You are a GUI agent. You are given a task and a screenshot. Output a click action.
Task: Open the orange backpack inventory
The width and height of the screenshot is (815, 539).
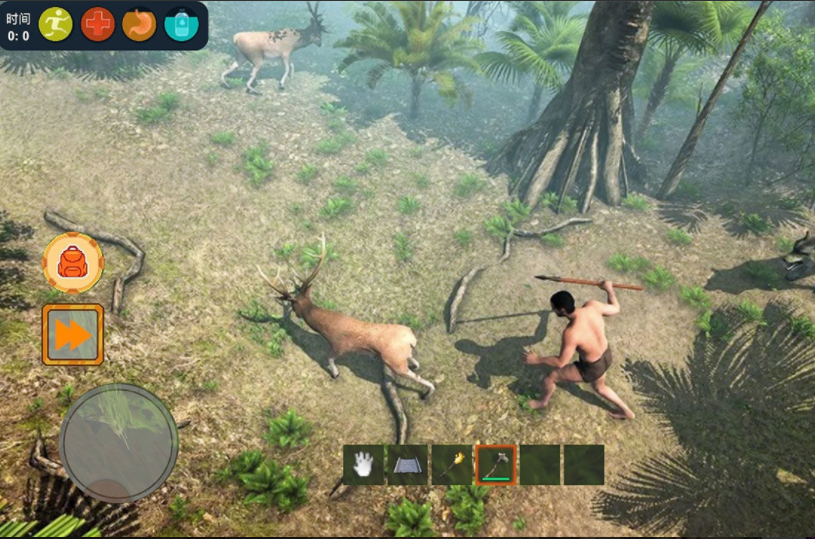click(x=73, y=263)
